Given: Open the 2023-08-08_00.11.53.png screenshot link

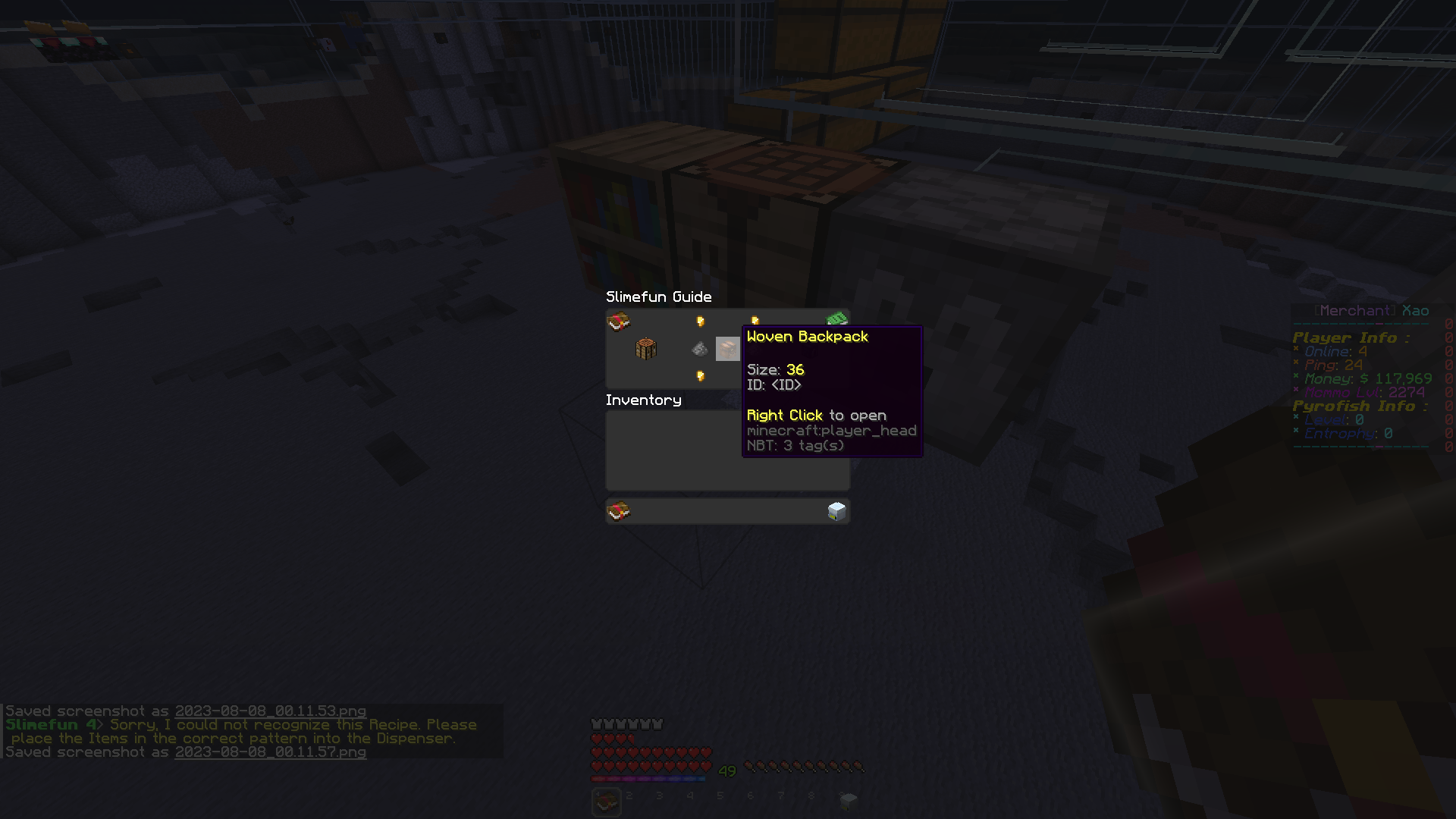Looking at the screenshot, I should (270, 711).
